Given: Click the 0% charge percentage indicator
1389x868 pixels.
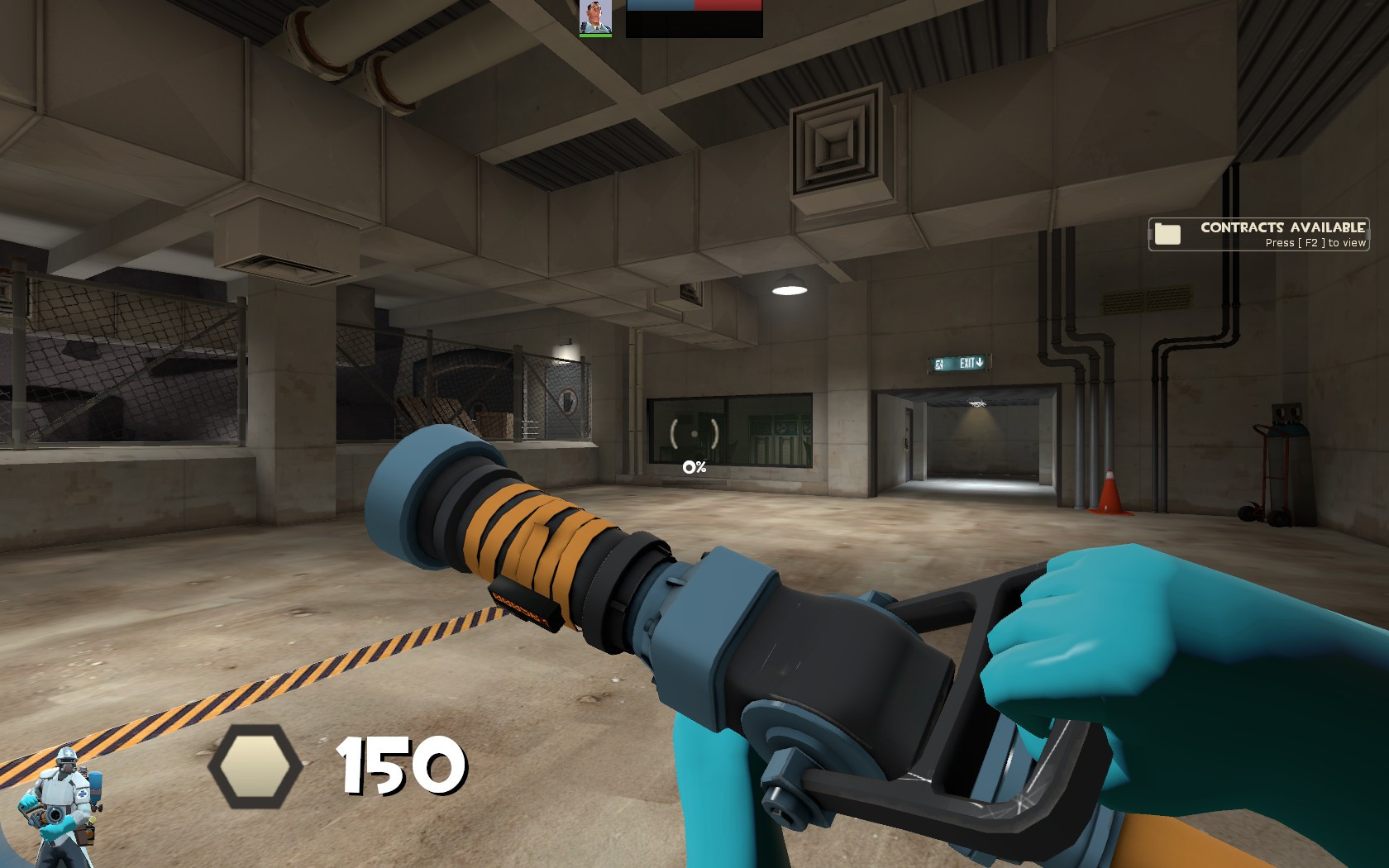Looking at the screenshot, I should click(693, 467).
